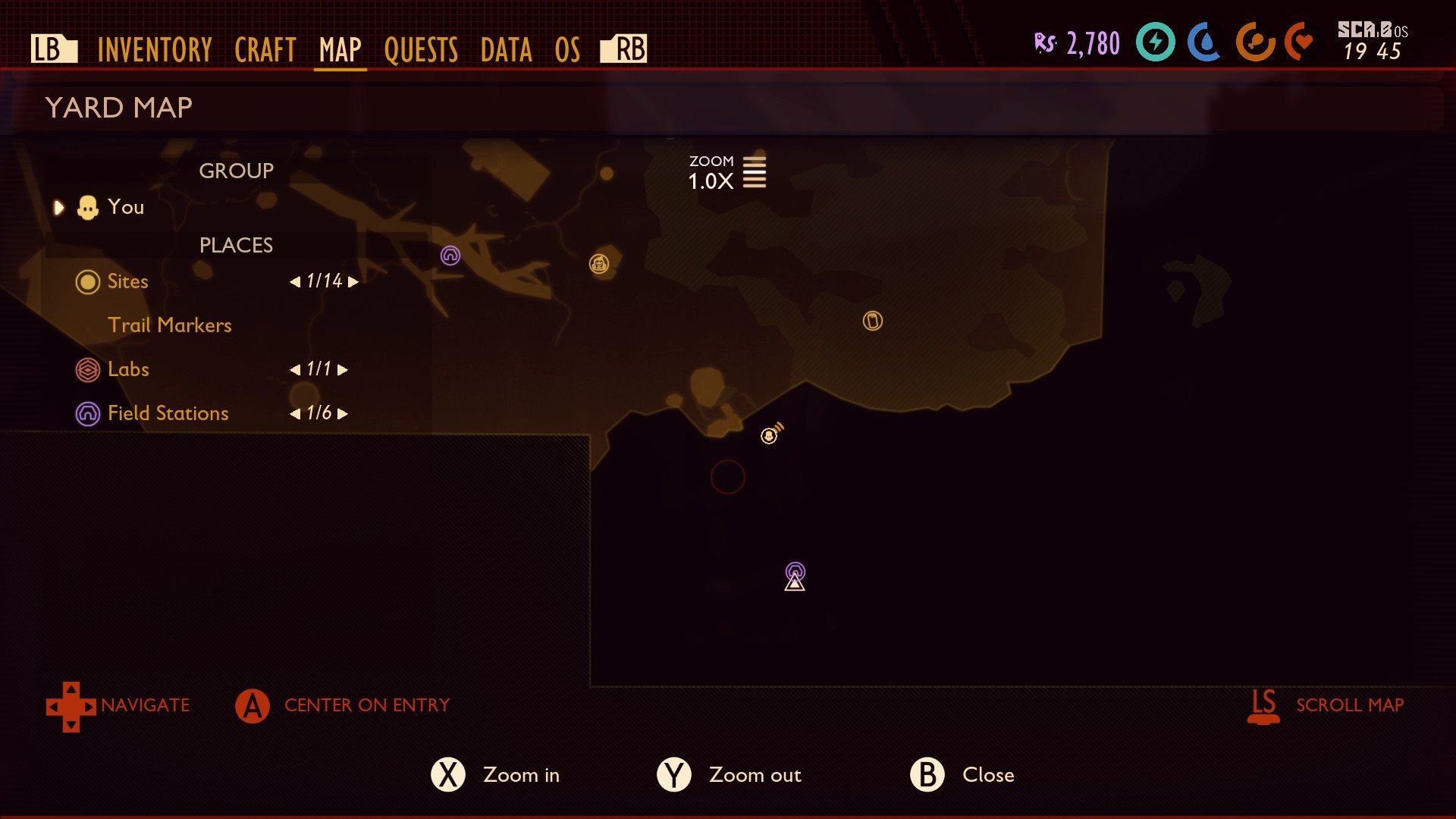Go back to the previous Field Station

point(295,414)
